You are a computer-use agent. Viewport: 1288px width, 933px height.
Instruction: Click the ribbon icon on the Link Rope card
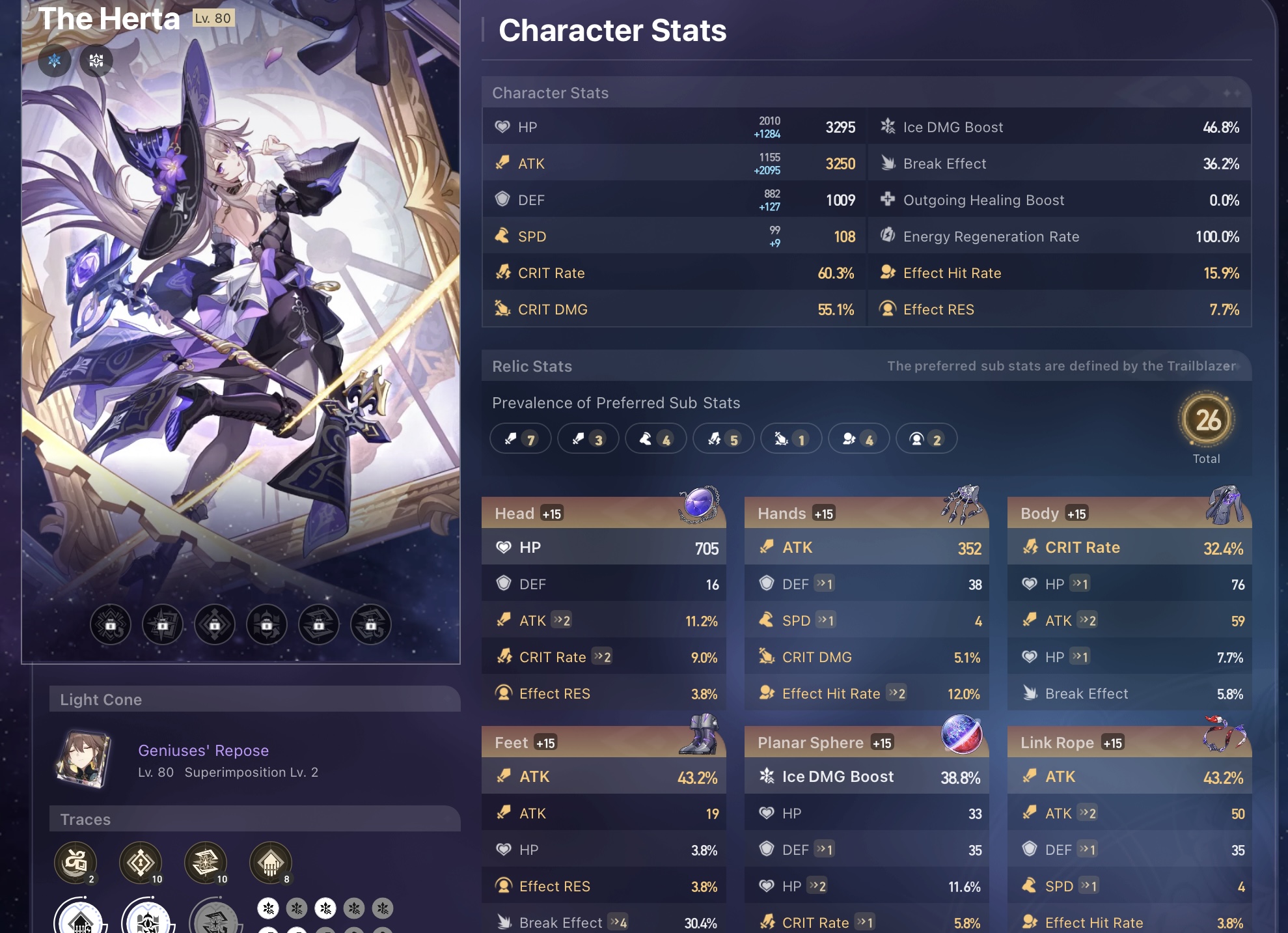click(x=1224, y=734)
